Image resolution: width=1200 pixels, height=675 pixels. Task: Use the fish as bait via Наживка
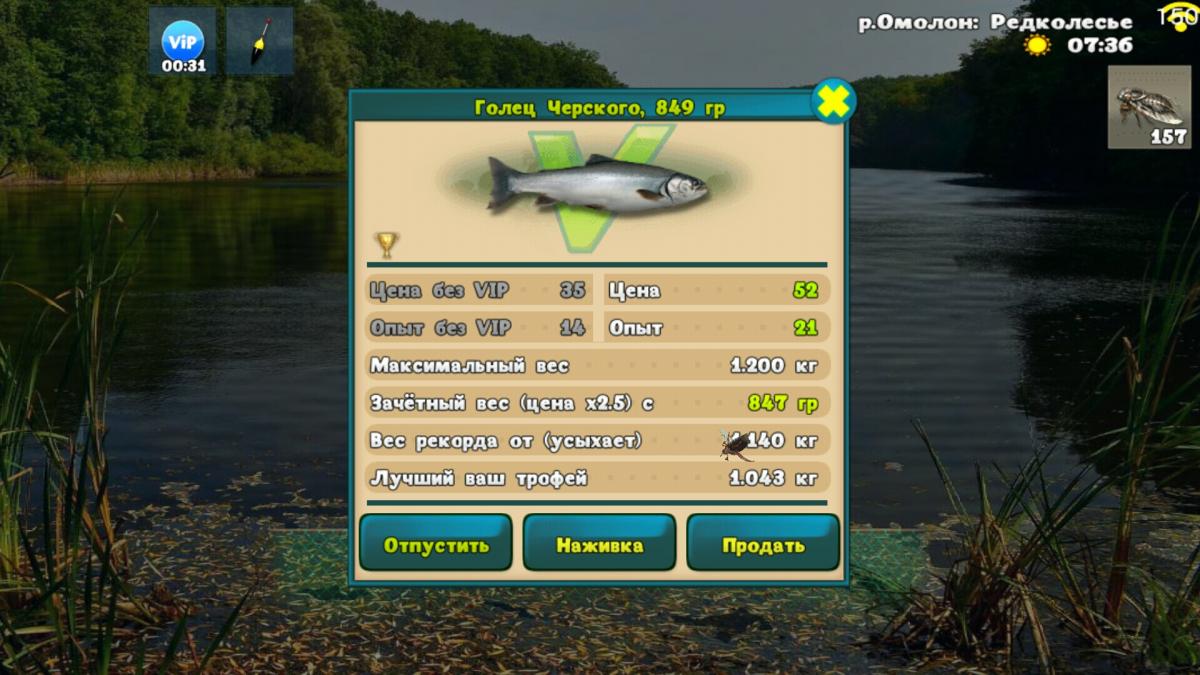[599, 545]
